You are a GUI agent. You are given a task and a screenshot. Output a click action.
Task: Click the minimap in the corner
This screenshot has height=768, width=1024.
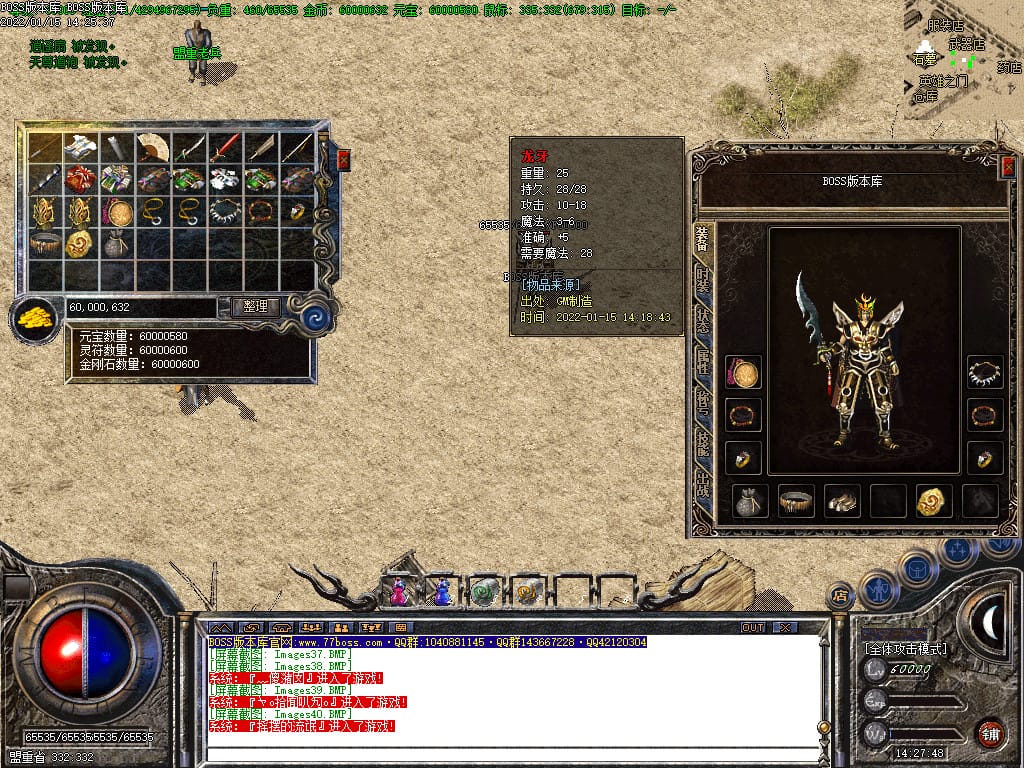click(x=963, y=60)
